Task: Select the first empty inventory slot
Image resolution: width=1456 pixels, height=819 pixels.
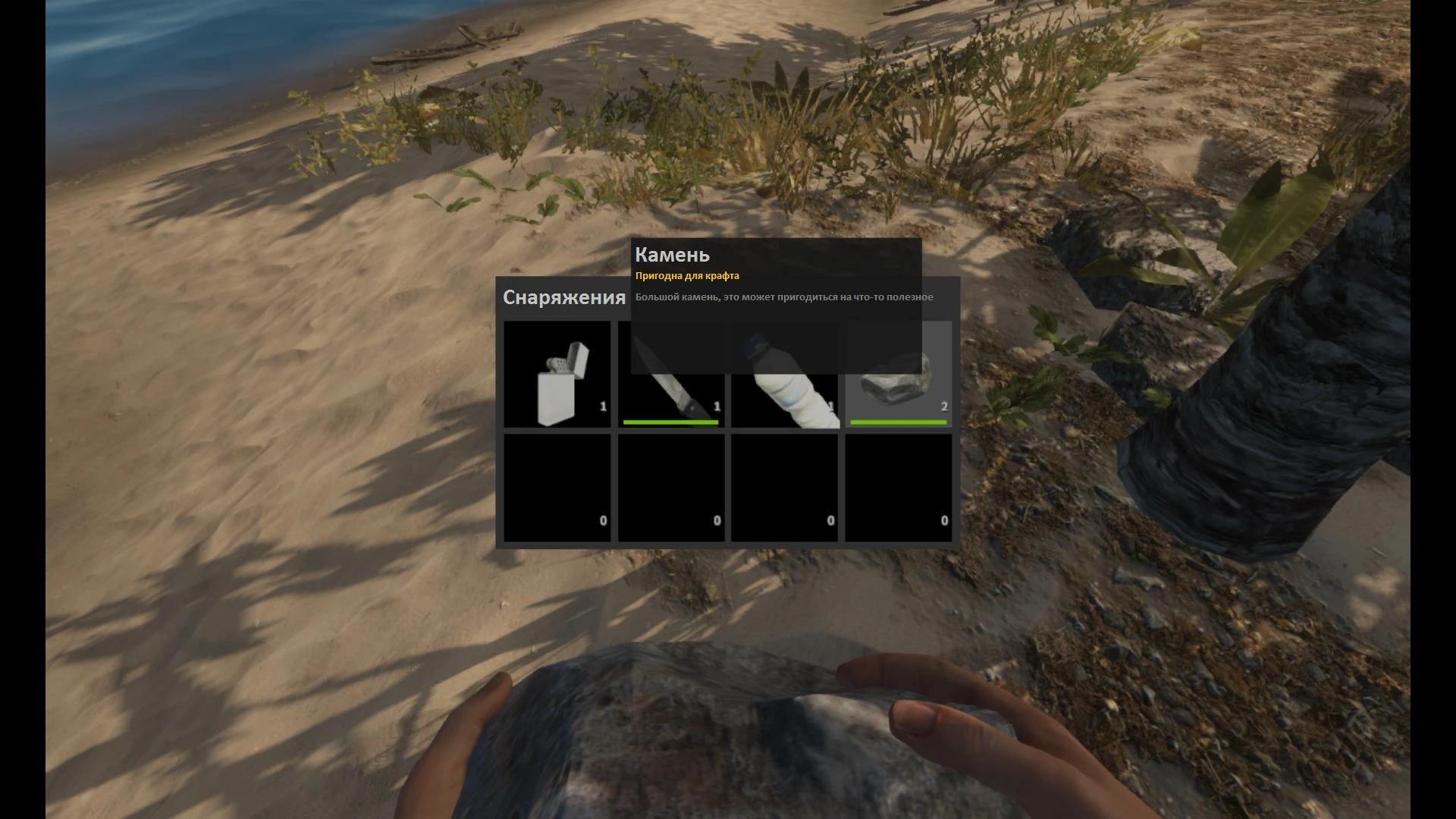Action: point(557,488)
